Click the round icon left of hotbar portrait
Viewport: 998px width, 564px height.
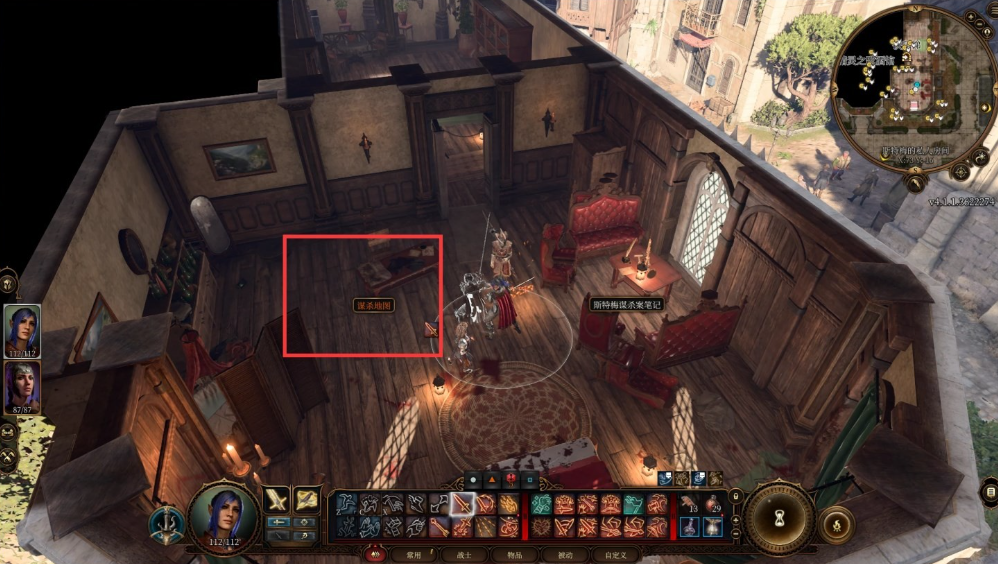[165, 524]
